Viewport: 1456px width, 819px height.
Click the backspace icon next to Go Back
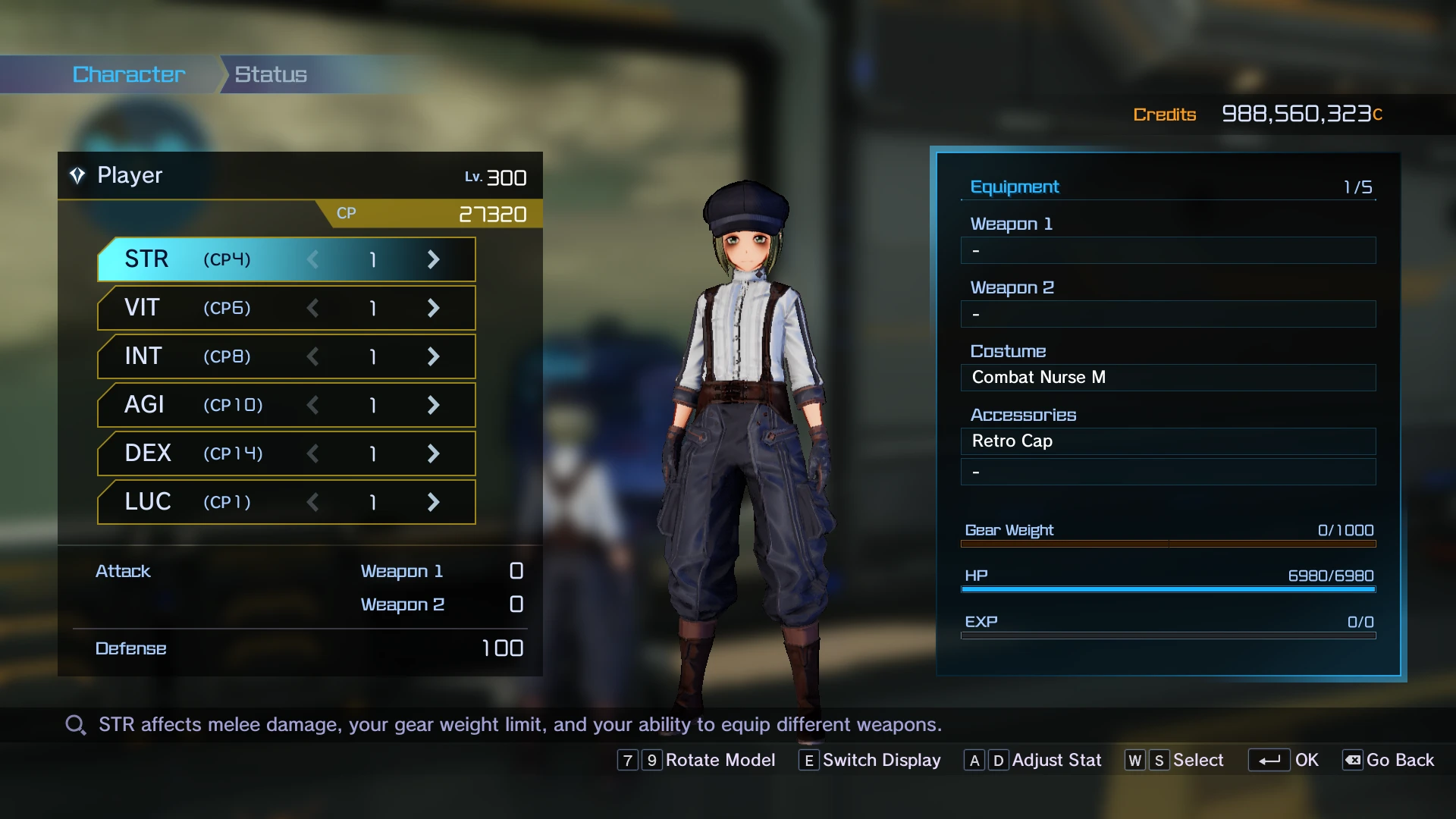tap(1353, 760)
